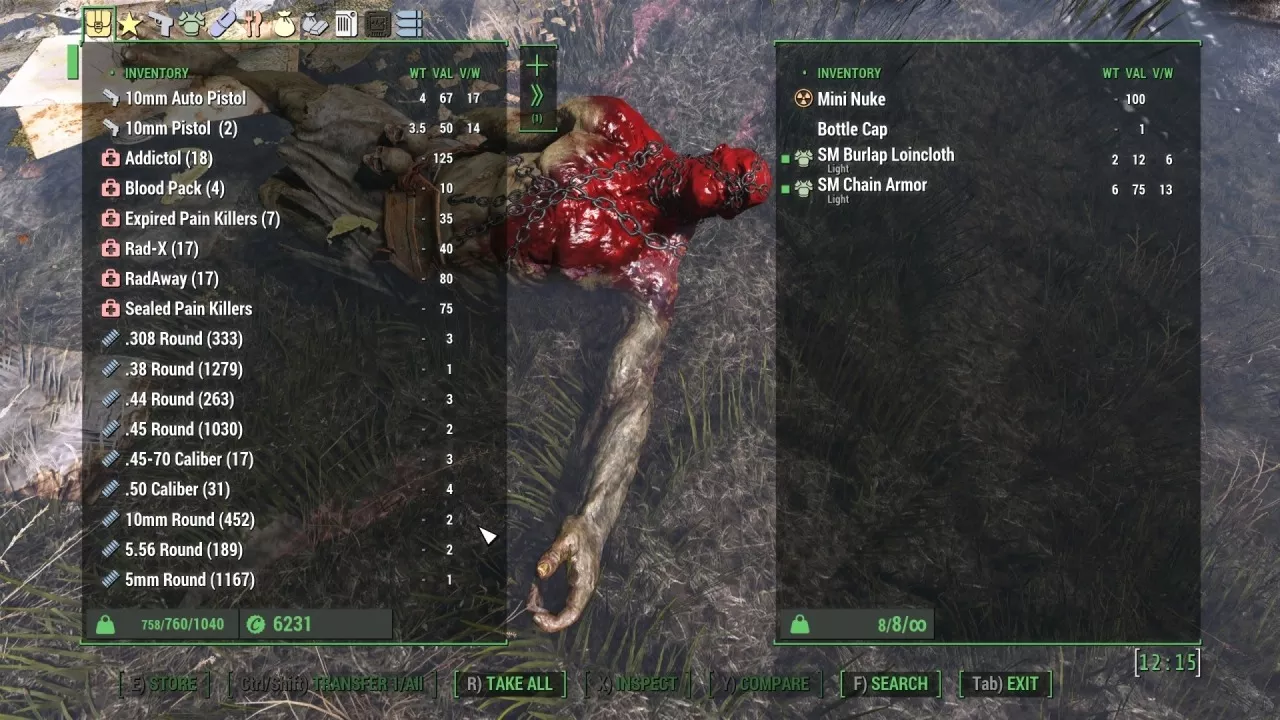Click the double-arrow transfer button

tap(537, 96)
